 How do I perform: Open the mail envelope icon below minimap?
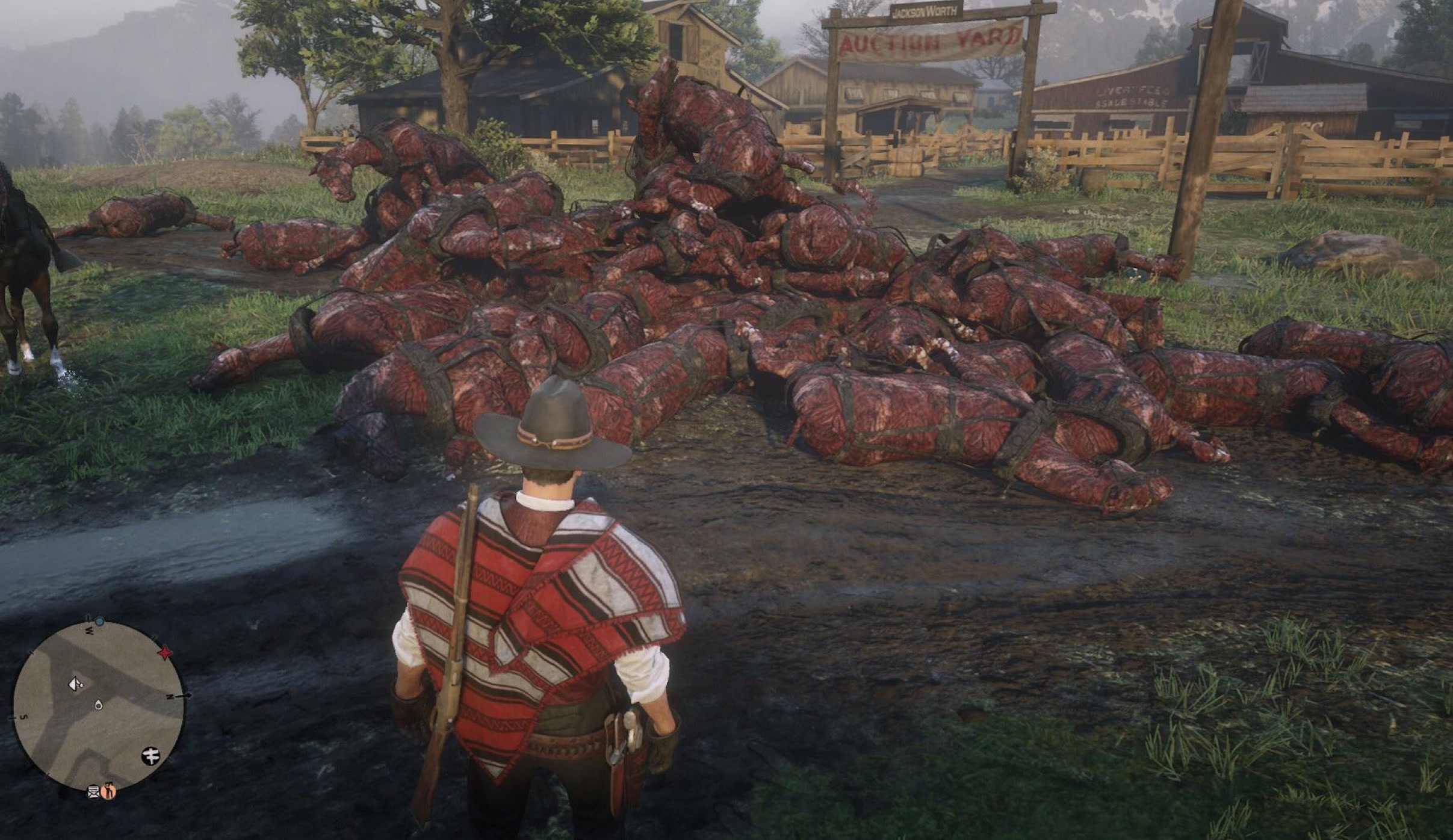pos(94,792)
